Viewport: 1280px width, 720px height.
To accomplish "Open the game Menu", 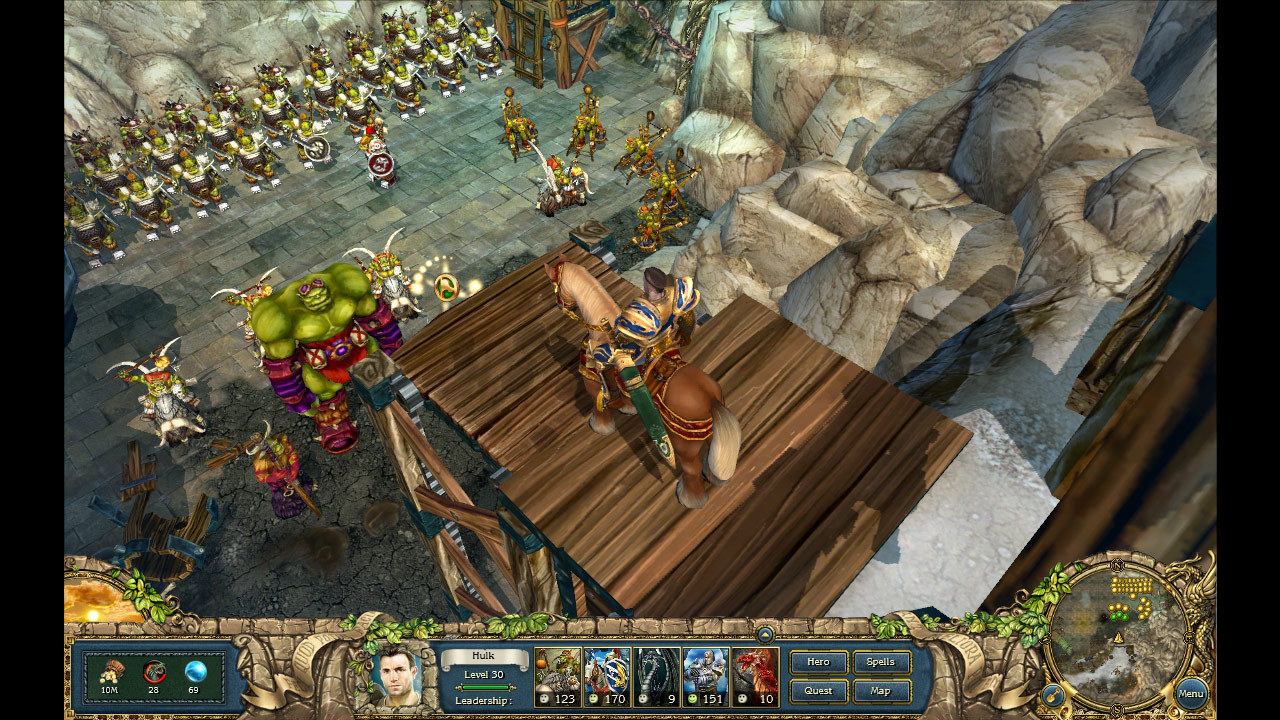I will coord(1192,693).
